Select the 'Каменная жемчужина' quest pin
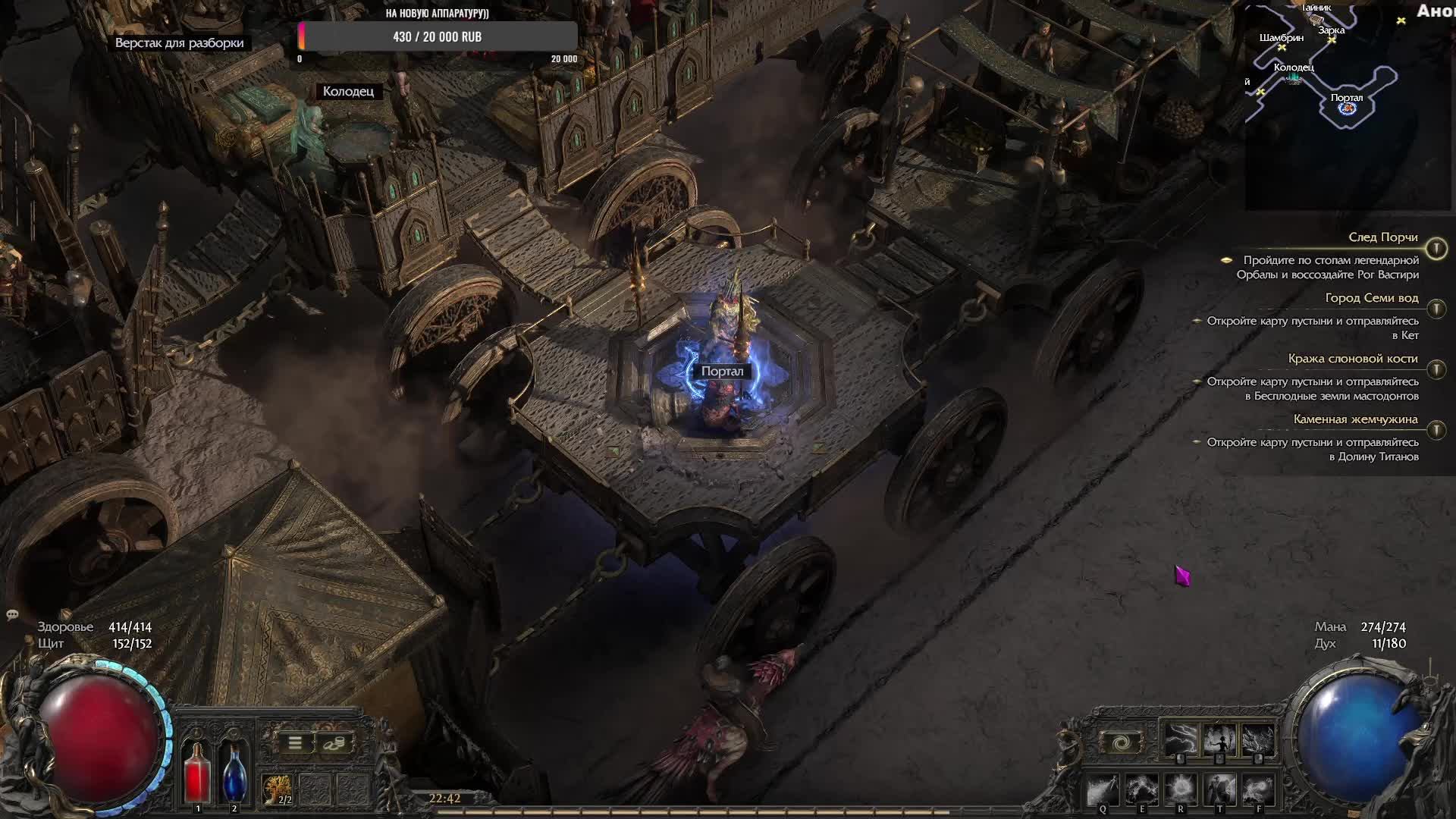Viewport: 1456px width, 819px height. (1436, 430)
